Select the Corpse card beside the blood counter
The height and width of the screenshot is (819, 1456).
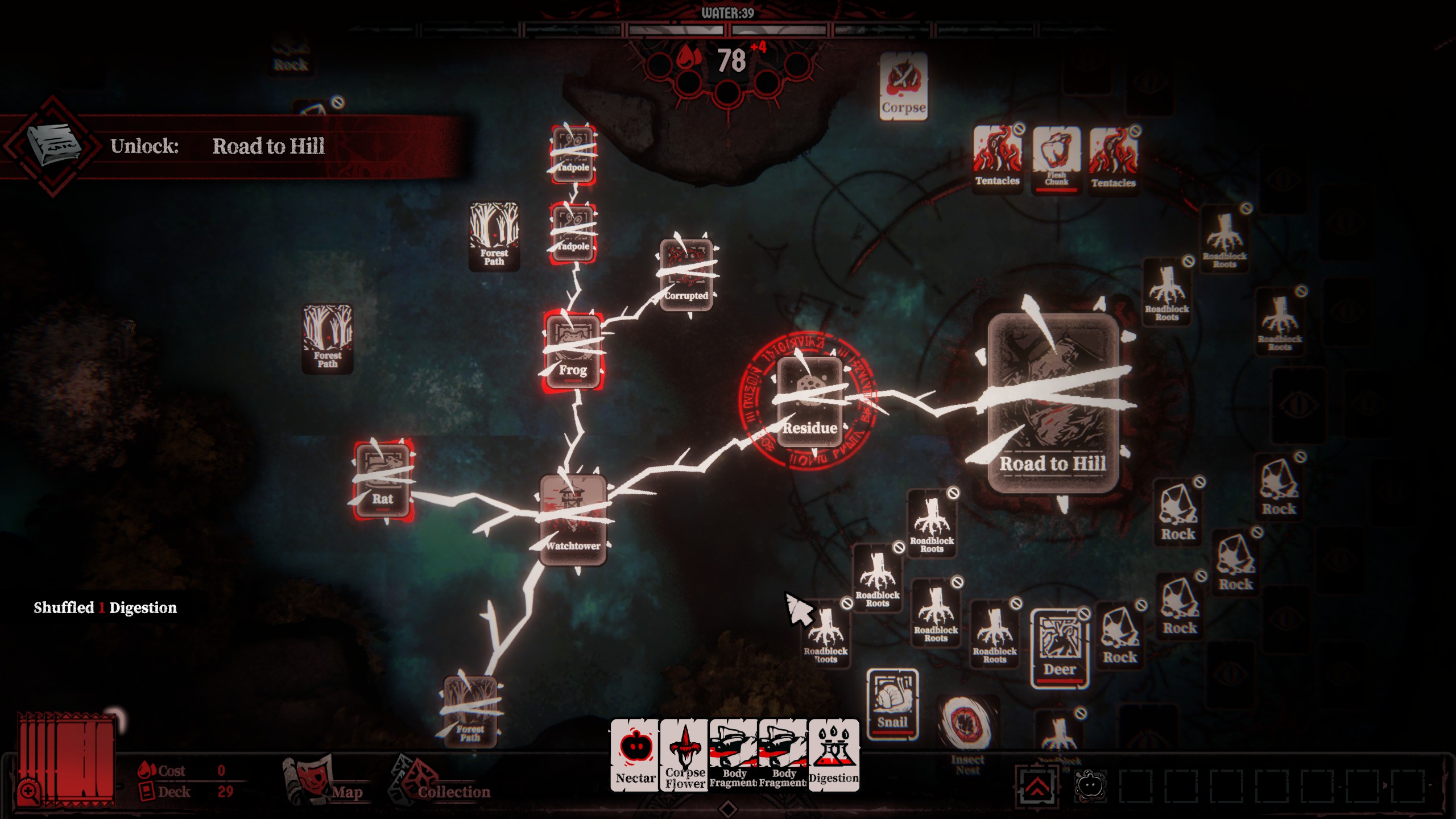coord(903,85)
